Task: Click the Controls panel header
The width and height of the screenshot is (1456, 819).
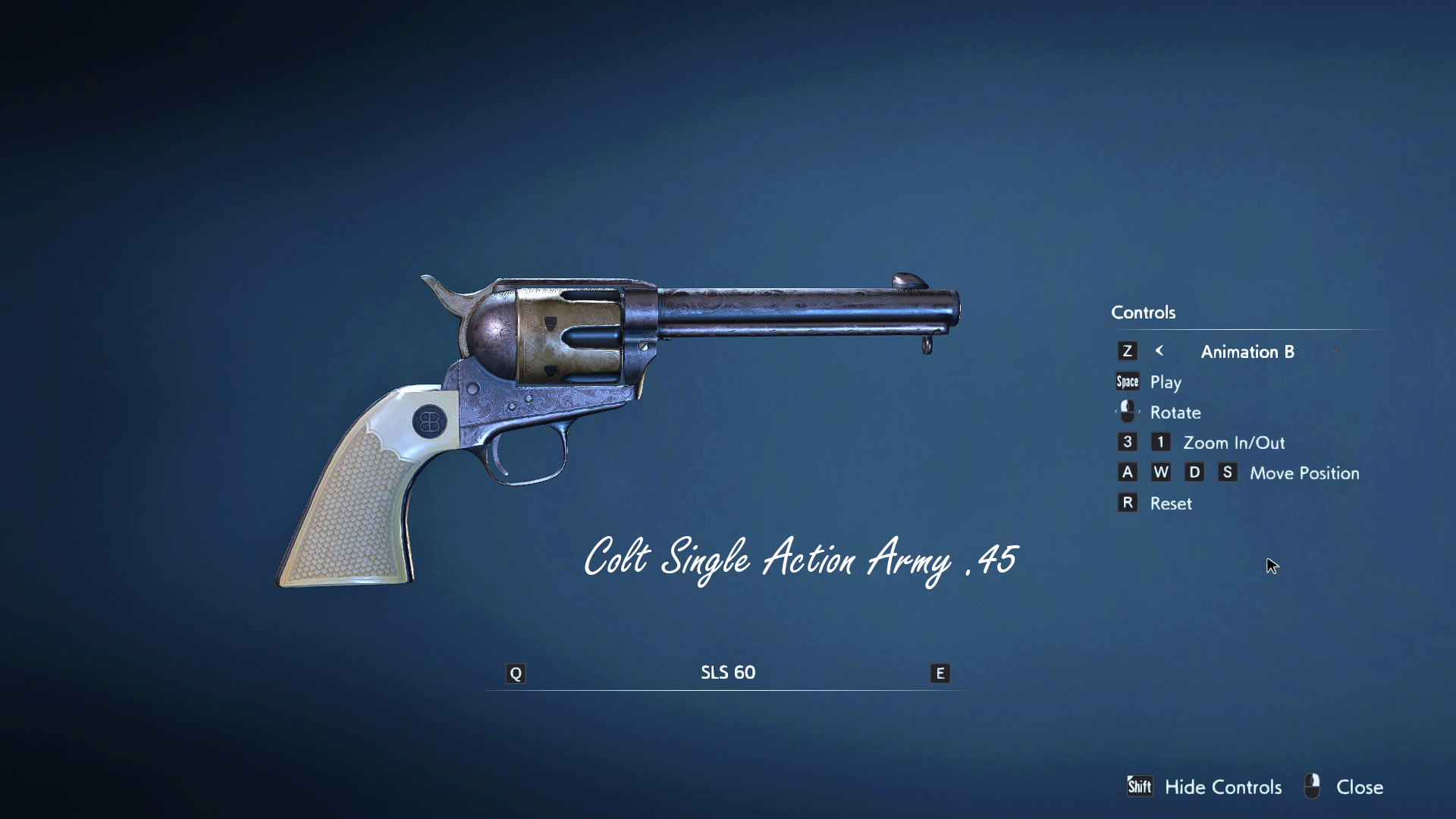Action: (1143, 312)
